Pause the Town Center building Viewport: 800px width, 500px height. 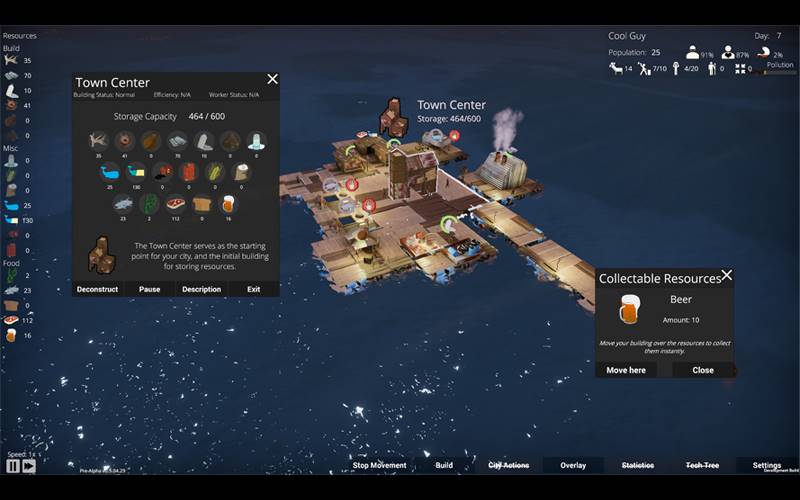149,289
